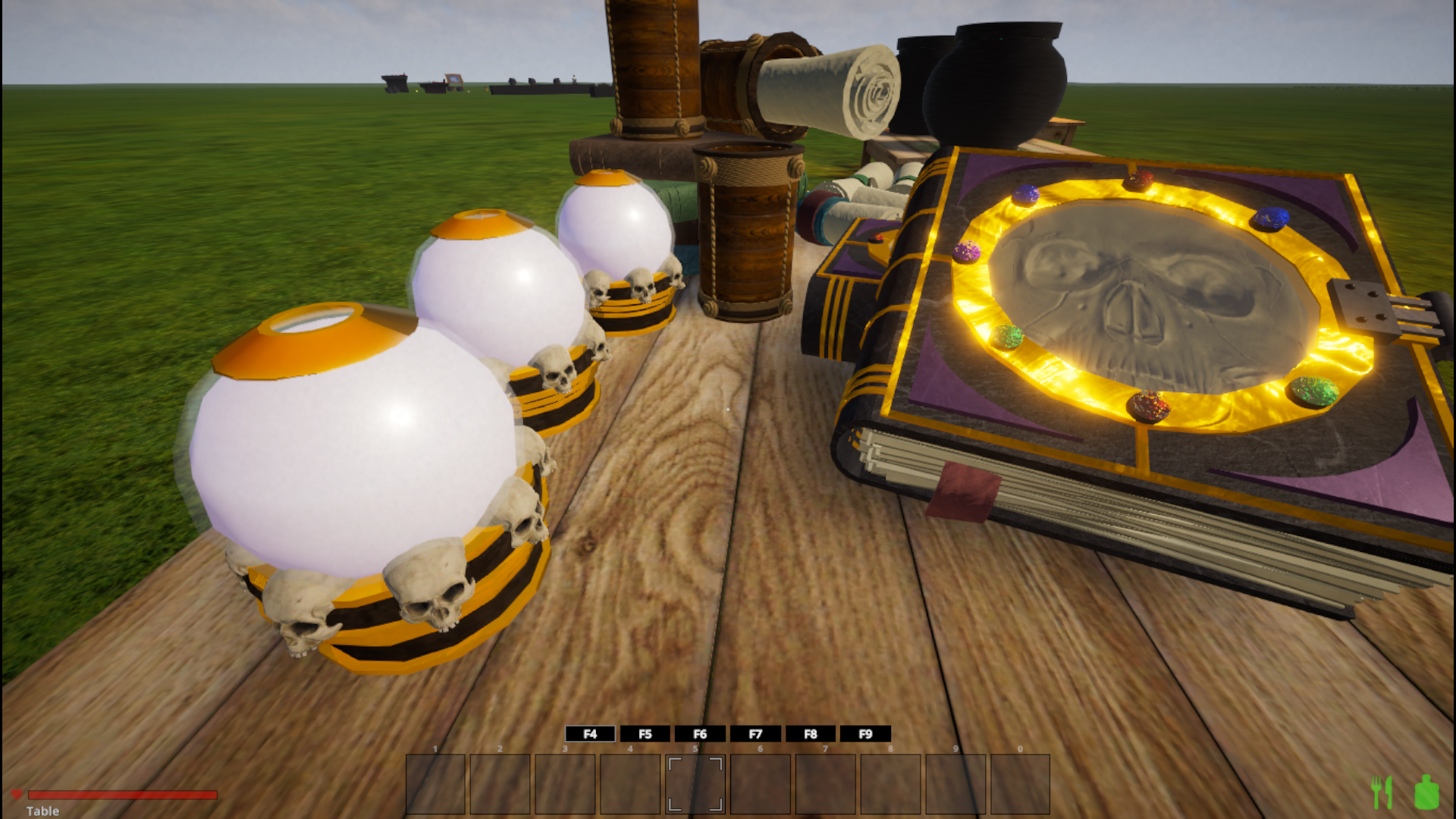Click the bracket-highlighted hotbar slot
The width and height of the screenshot is (1456, 819).
695,784
